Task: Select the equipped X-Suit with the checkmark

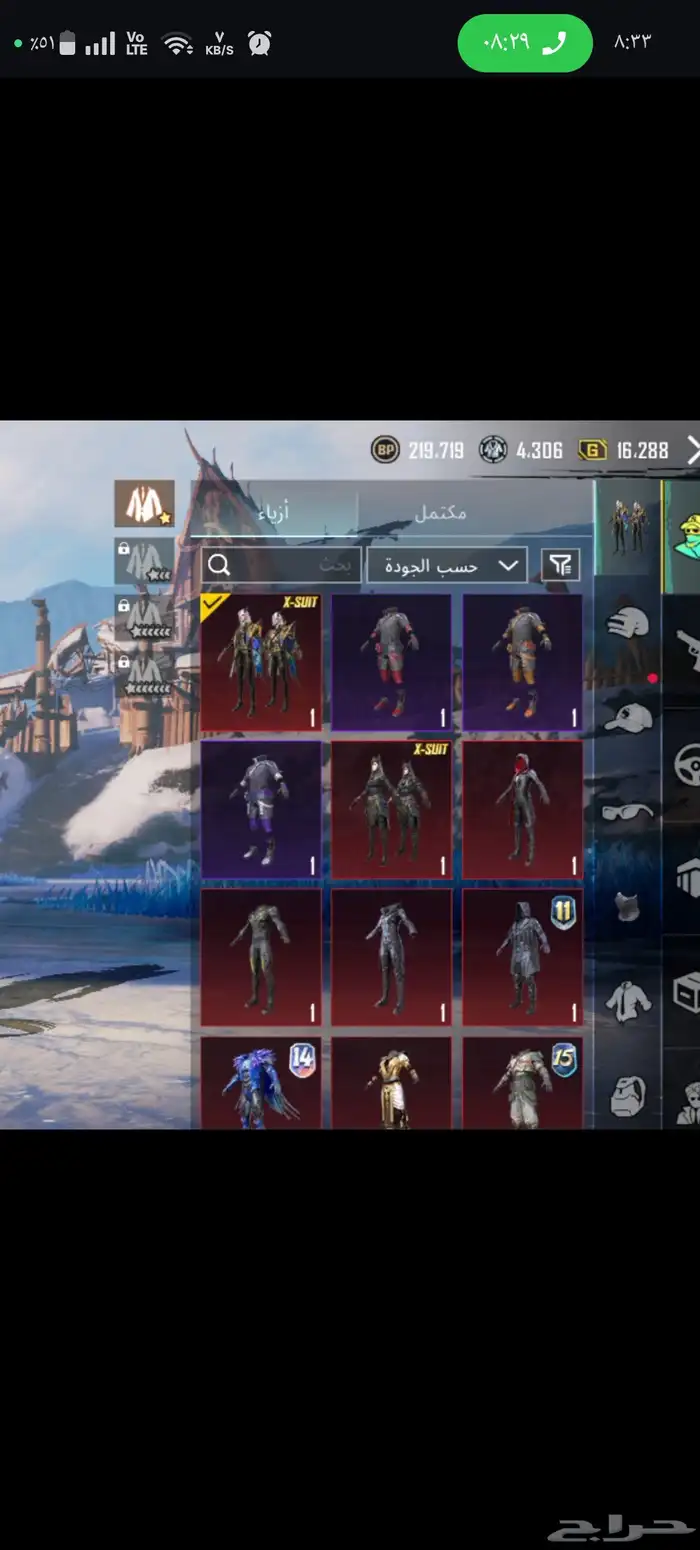Action: pos(261,662)
